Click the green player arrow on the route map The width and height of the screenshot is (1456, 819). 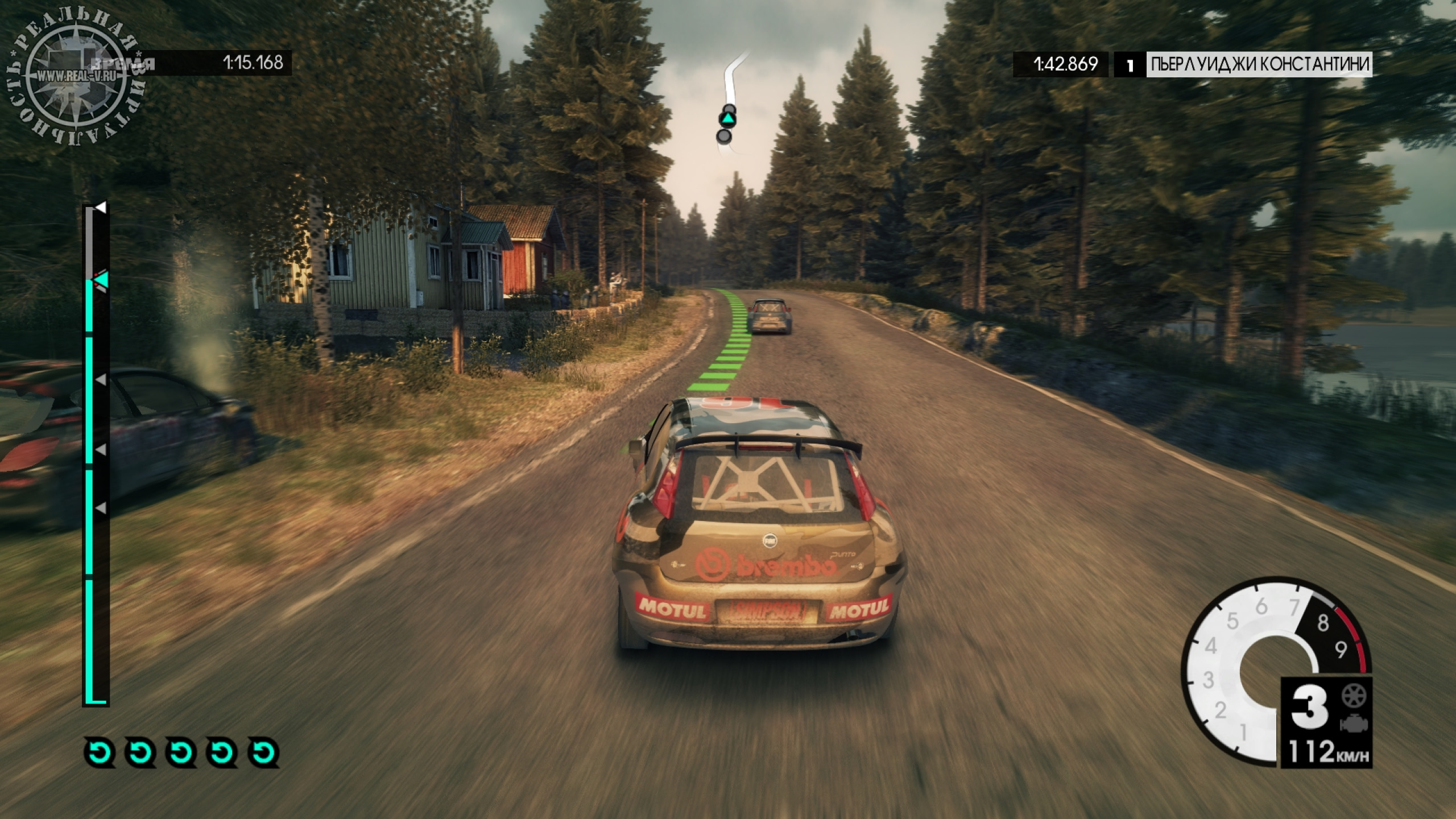(x=727, y=119)
